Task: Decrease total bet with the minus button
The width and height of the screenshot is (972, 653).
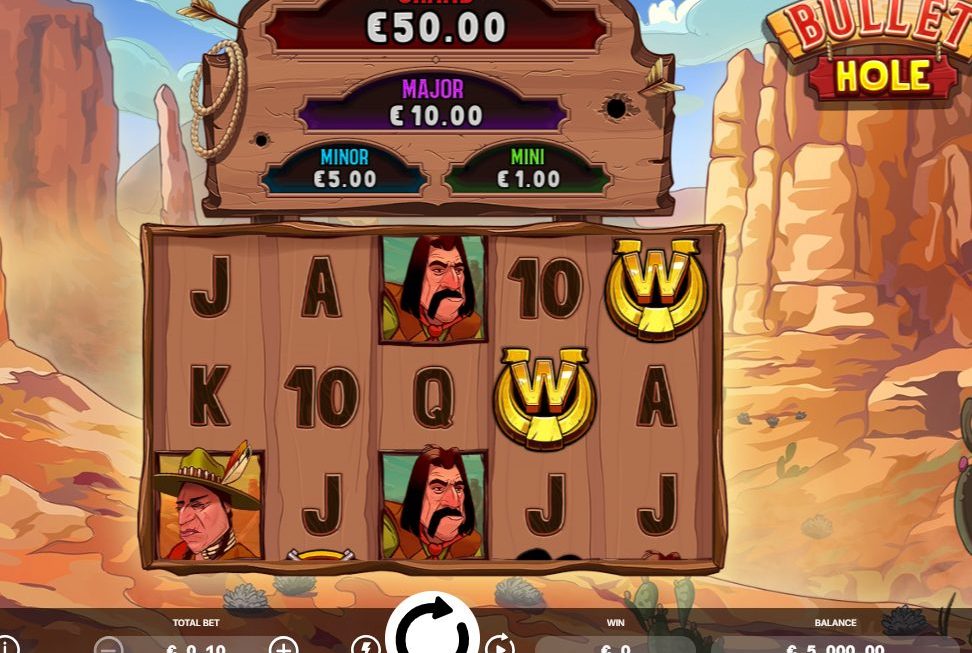Action: pyautogui.click(x=109, y=647)
